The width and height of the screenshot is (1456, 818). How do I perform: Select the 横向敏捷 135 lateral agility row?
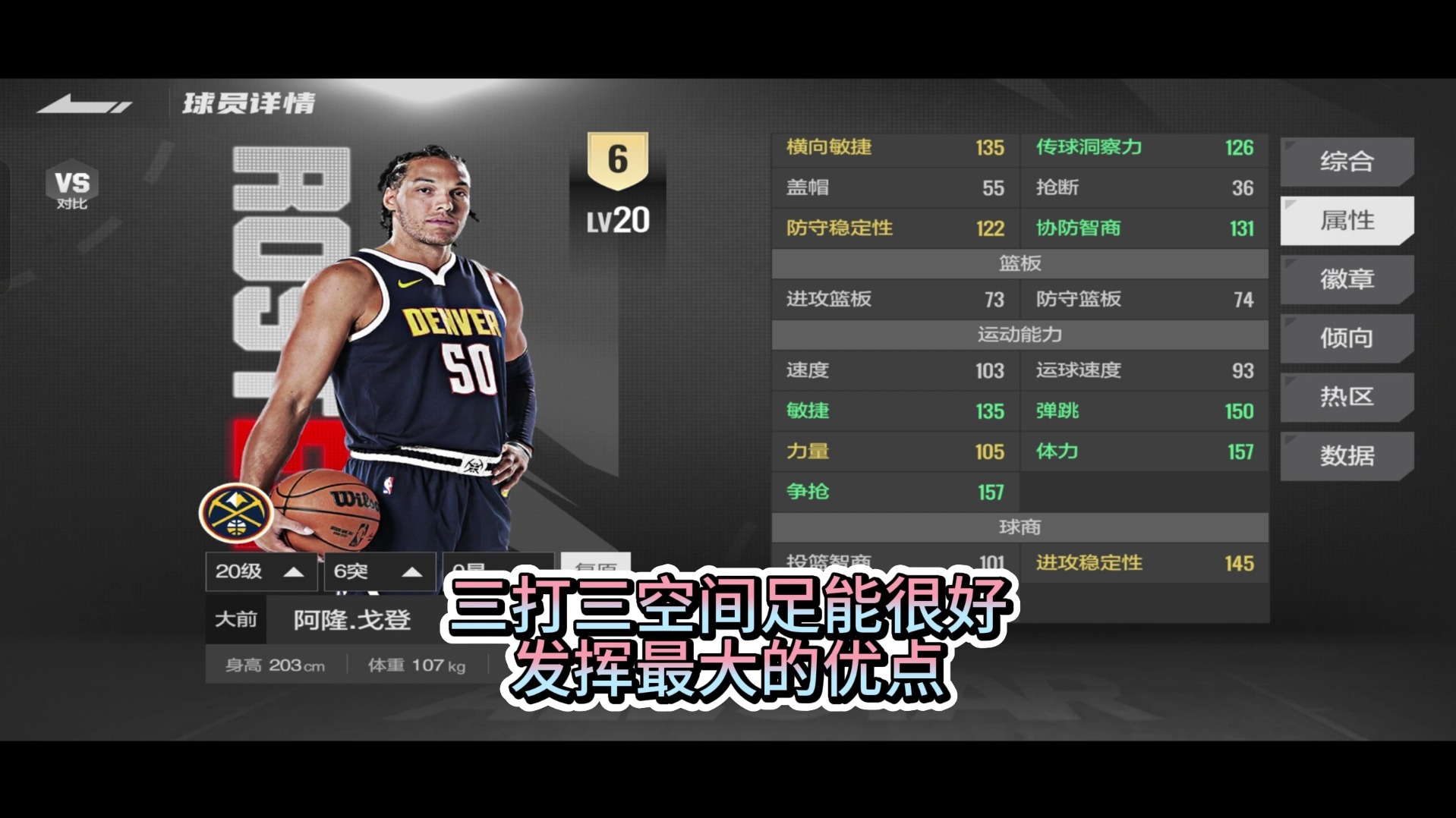894,149
